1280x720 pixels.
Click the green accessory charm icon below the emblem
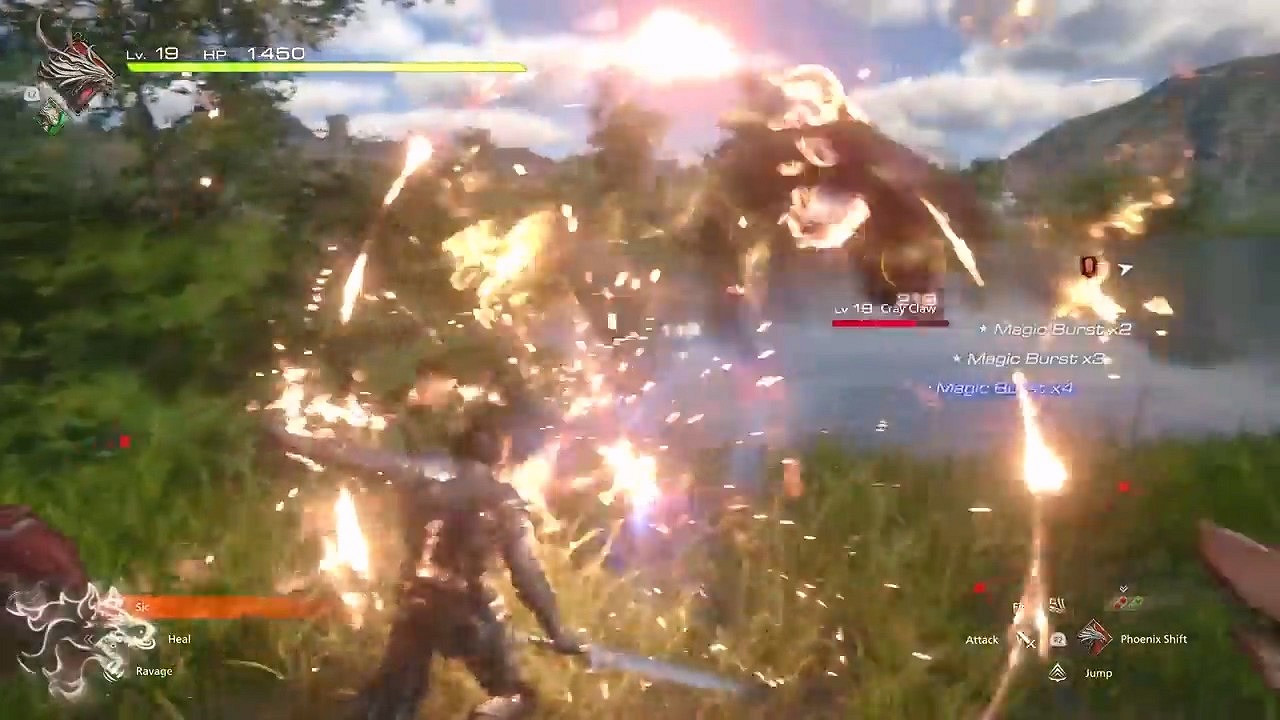coord(53,115)
